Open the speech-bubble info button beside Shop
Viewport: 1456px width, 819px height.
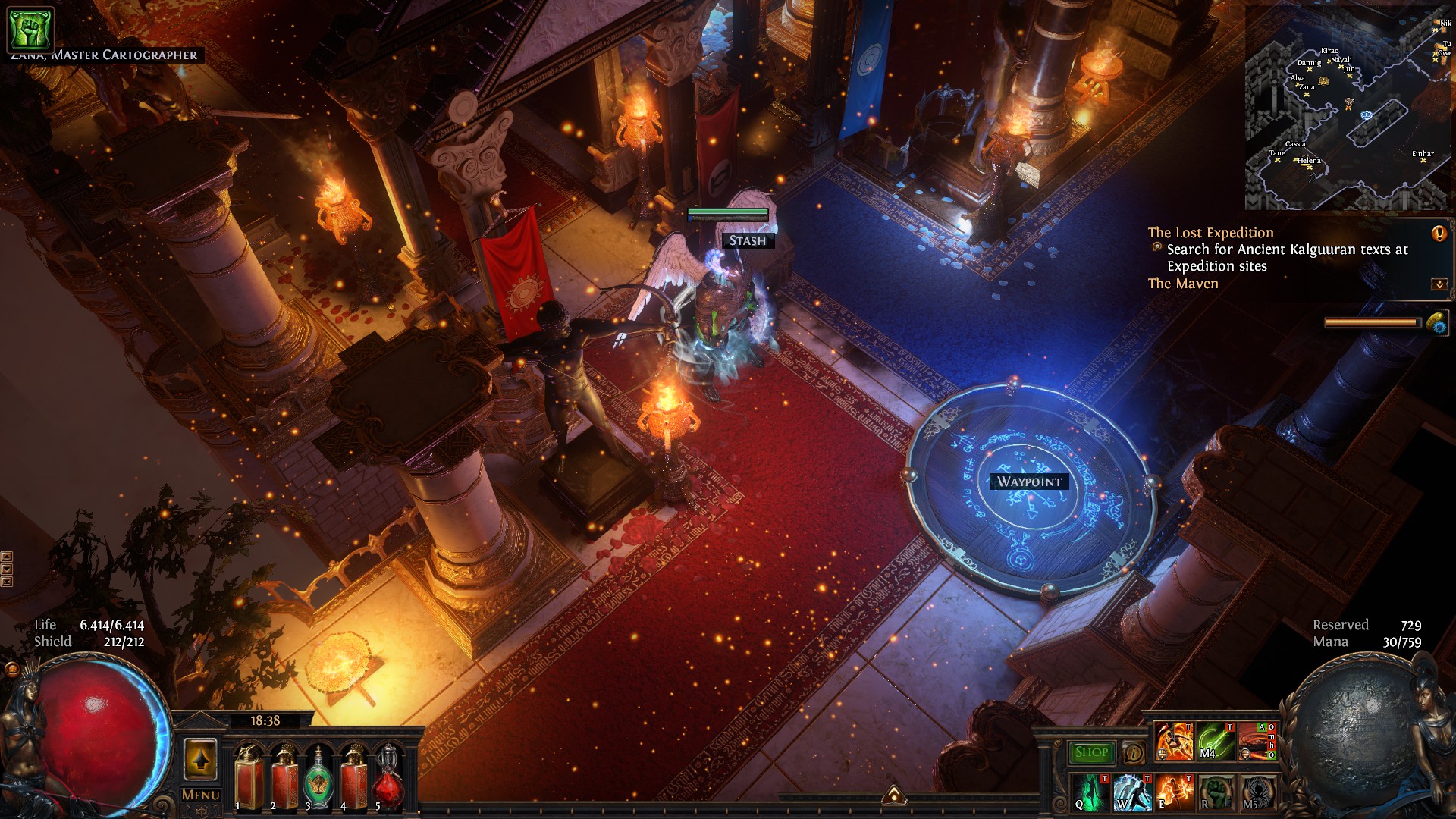(x=1133, y=753)
